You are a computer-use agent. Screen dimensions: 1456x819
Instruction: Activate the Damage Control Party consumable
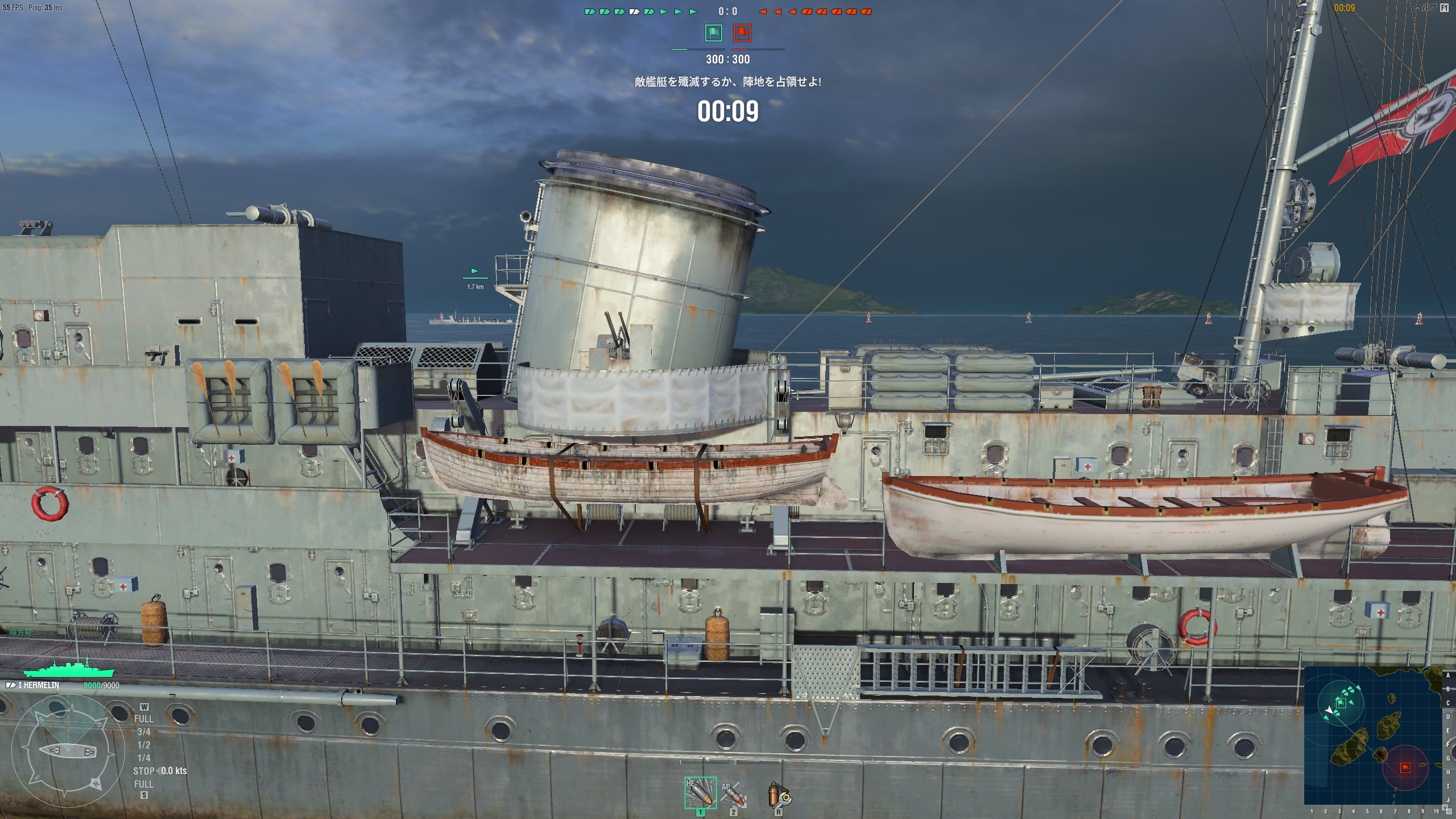point(778,795)
